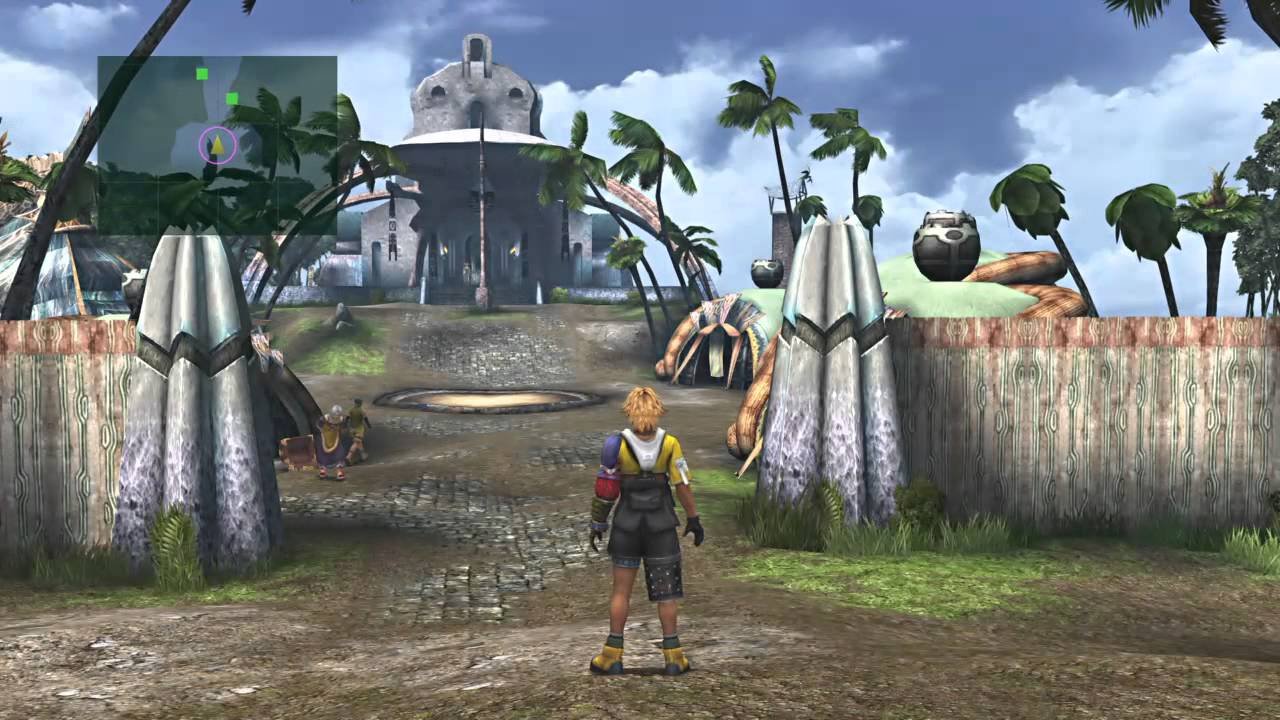Select the upper green marker on the minimap
This screenshot has height=720, width=1280.
pos(202,75)
